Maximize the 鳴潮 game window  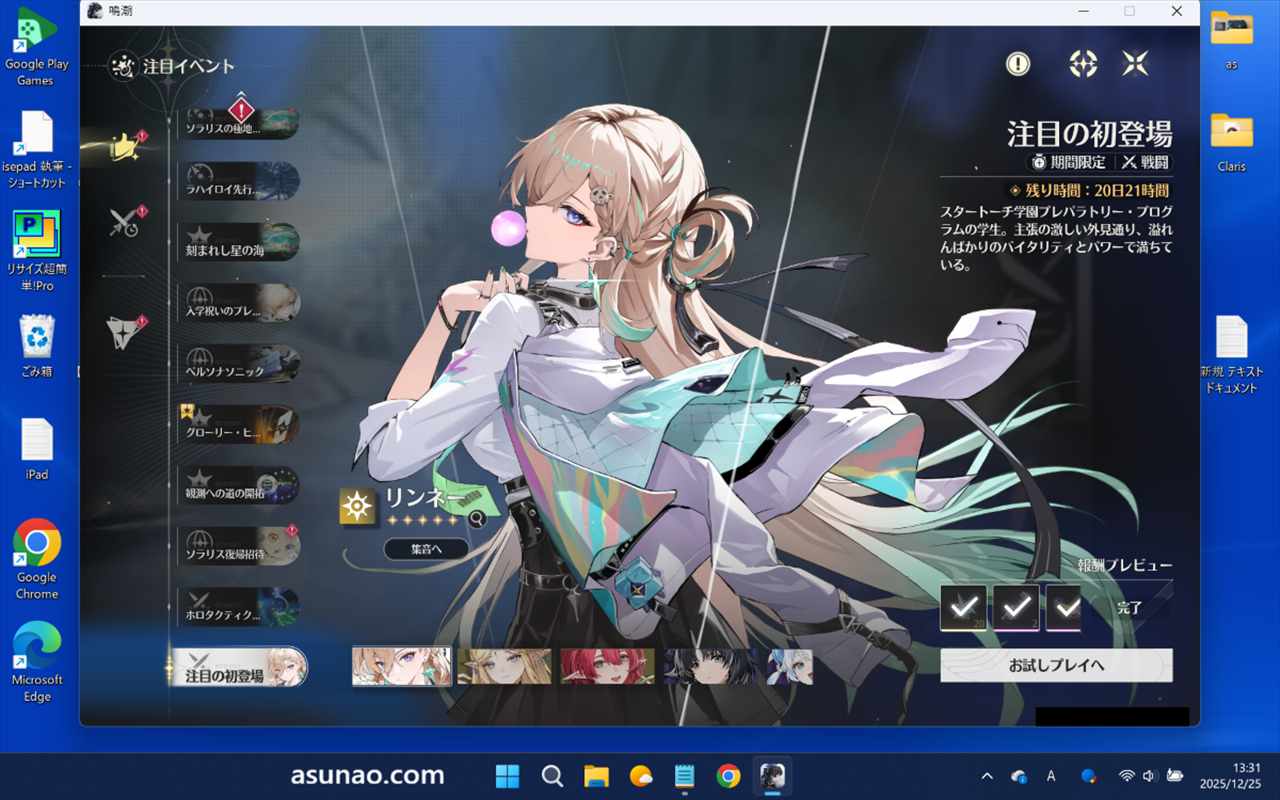1129,11
